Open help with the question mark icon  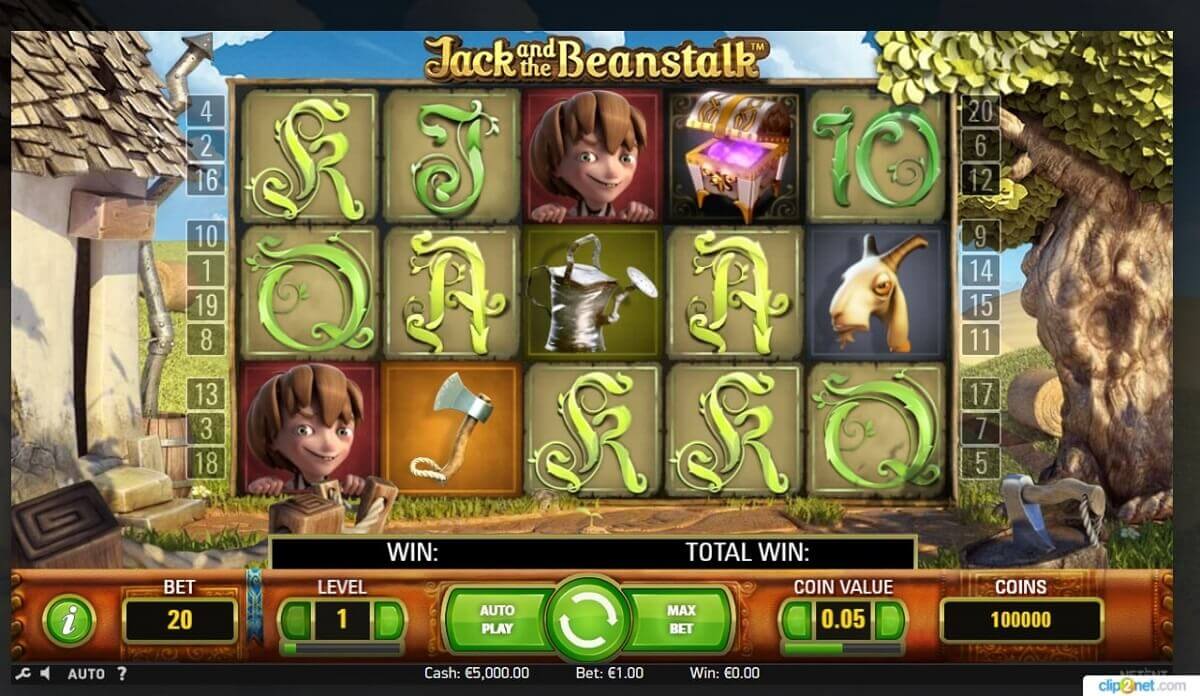pyautogui.click(x=122, y=674)
